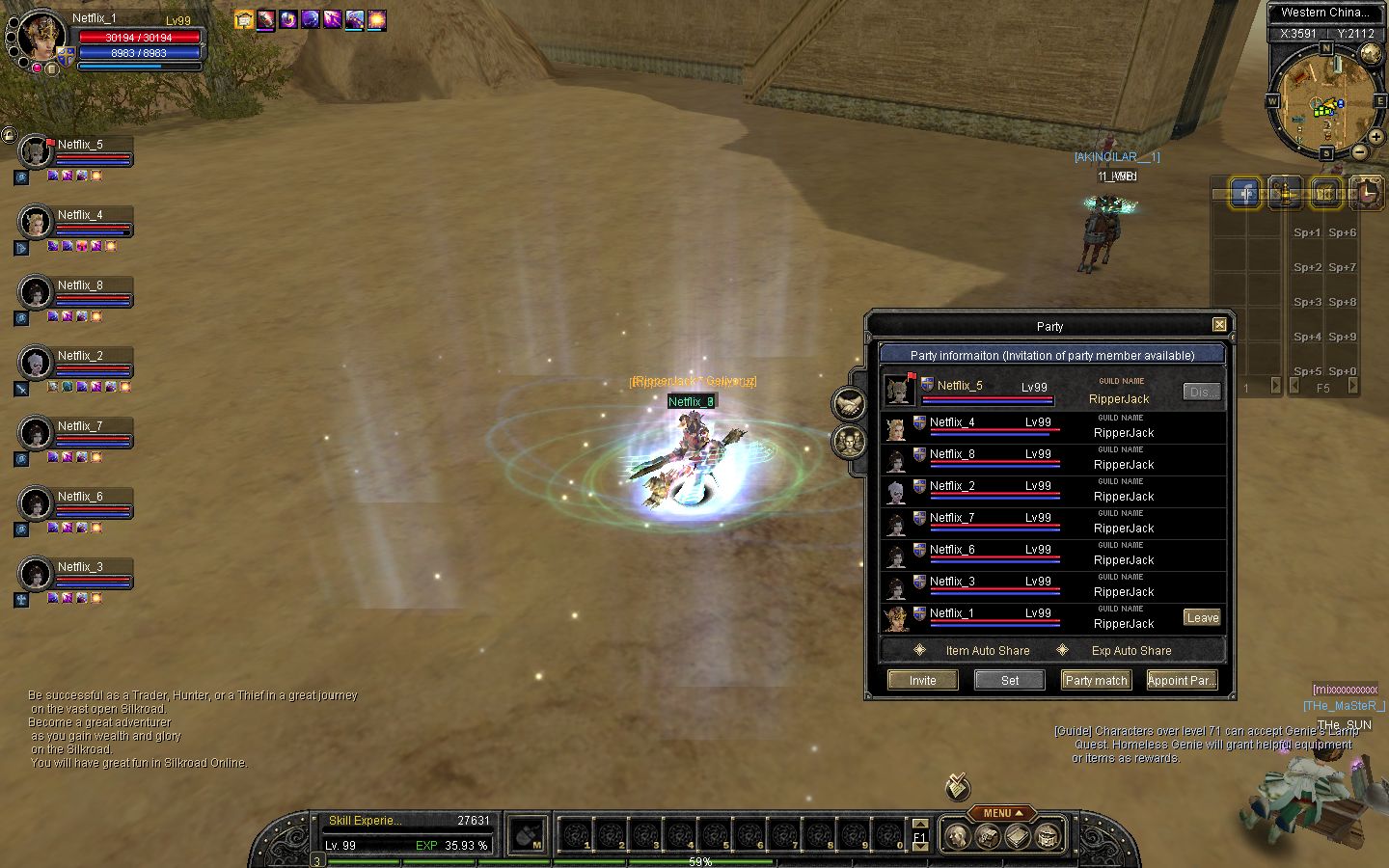Open the world map globe button
Screen dimensions: 1389x868
pos(1370,54)
